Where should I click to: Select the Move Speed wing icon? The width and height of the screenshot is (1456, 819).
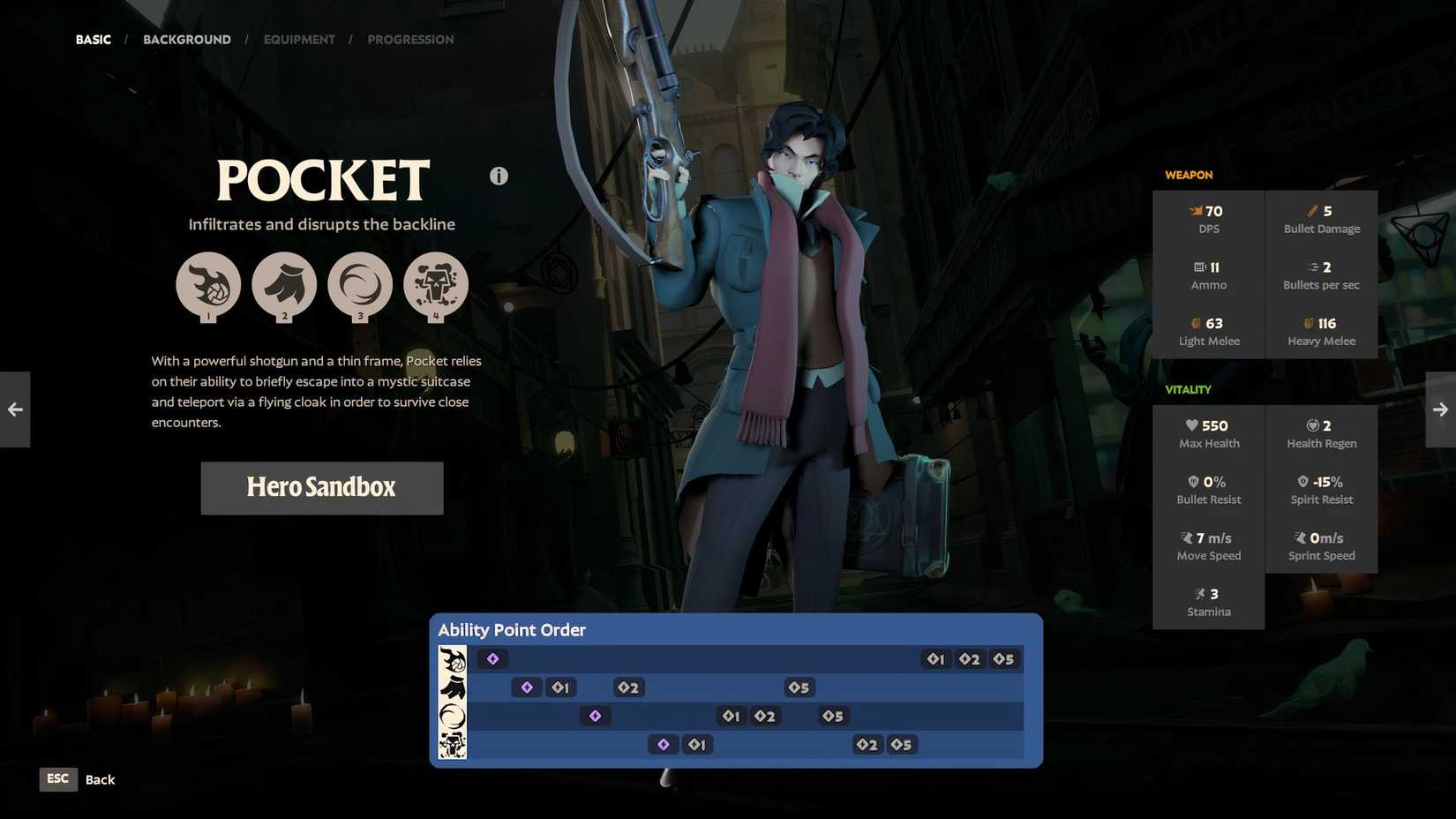pyautogui.click(x=1186, y=537)
